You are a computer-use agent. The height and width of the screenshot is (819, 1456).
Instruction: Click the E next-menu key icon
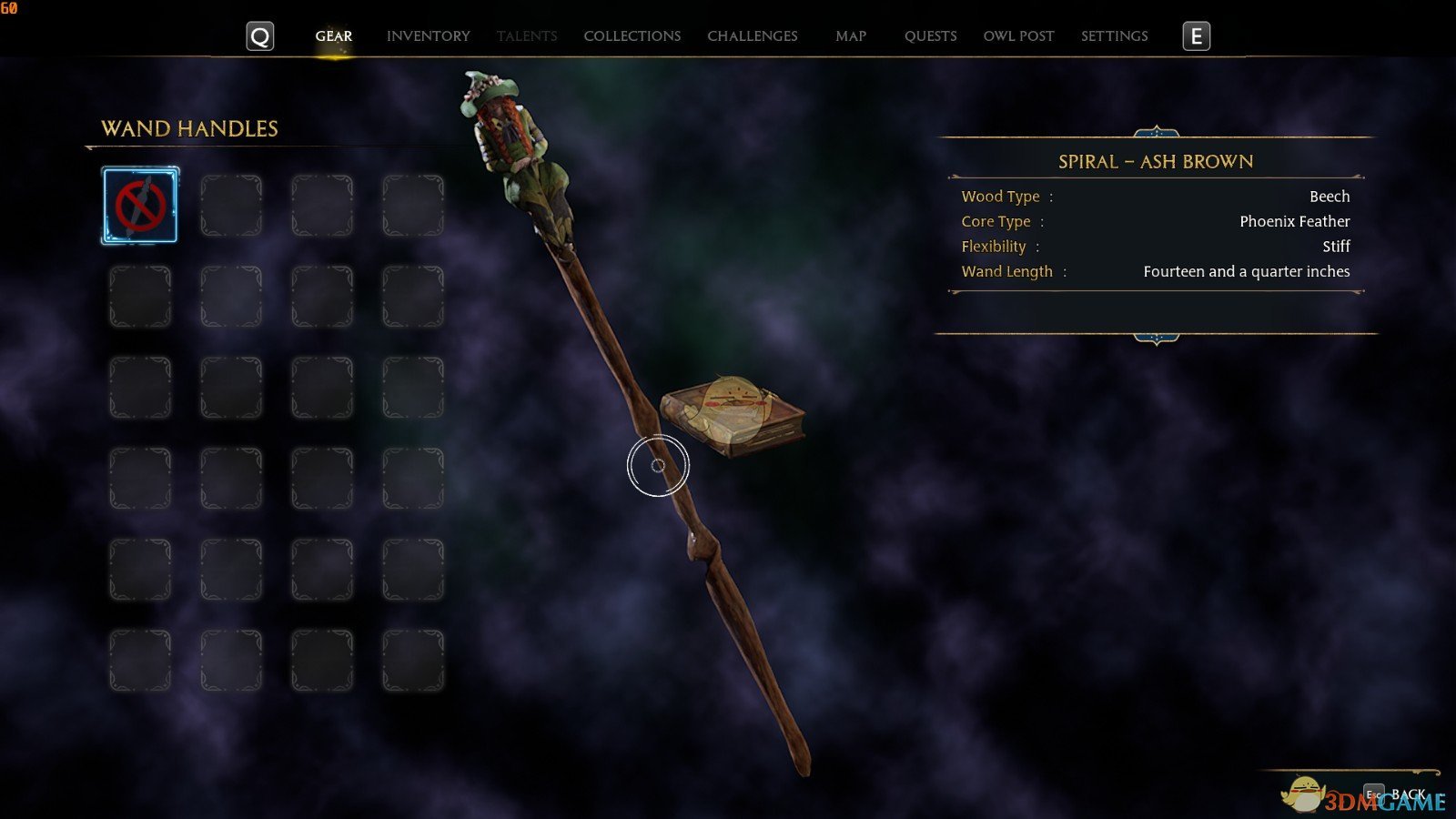(1197, 36)
